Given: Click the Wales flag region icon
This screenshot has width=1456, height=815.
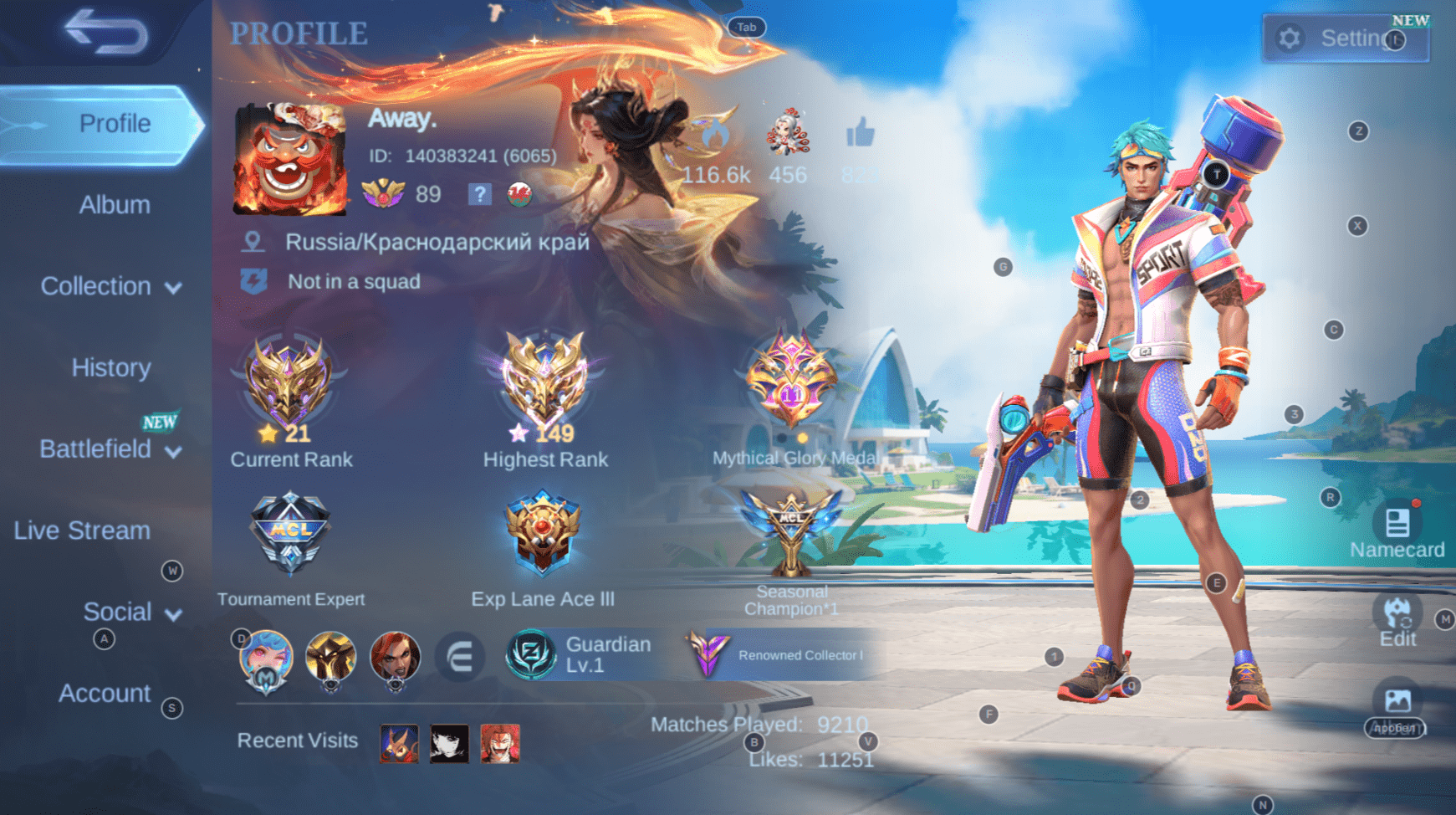Looking at the screenshot, I should click(x=519, y=195).
